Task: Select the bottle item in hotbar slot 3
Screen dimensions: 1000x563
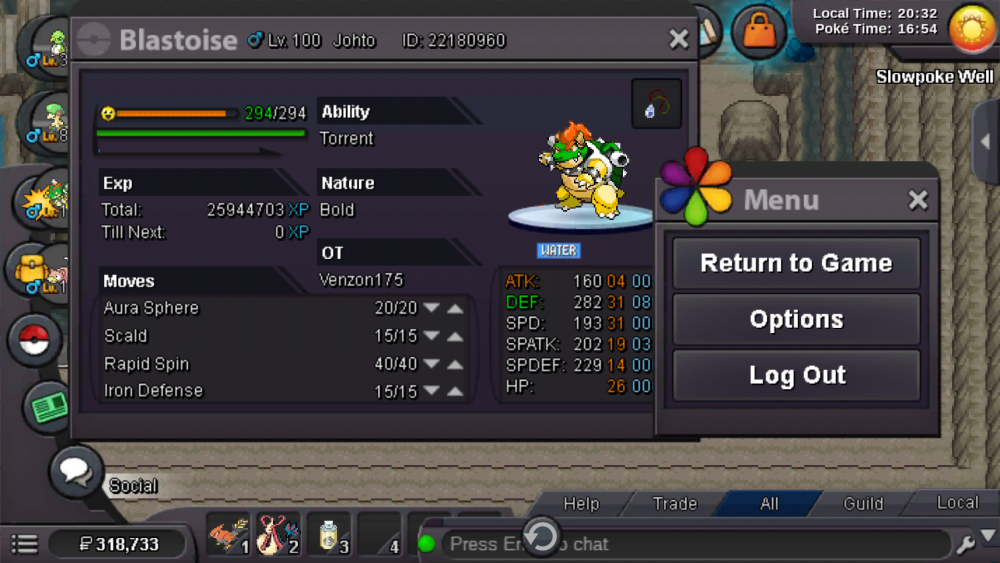Action: 328,537
